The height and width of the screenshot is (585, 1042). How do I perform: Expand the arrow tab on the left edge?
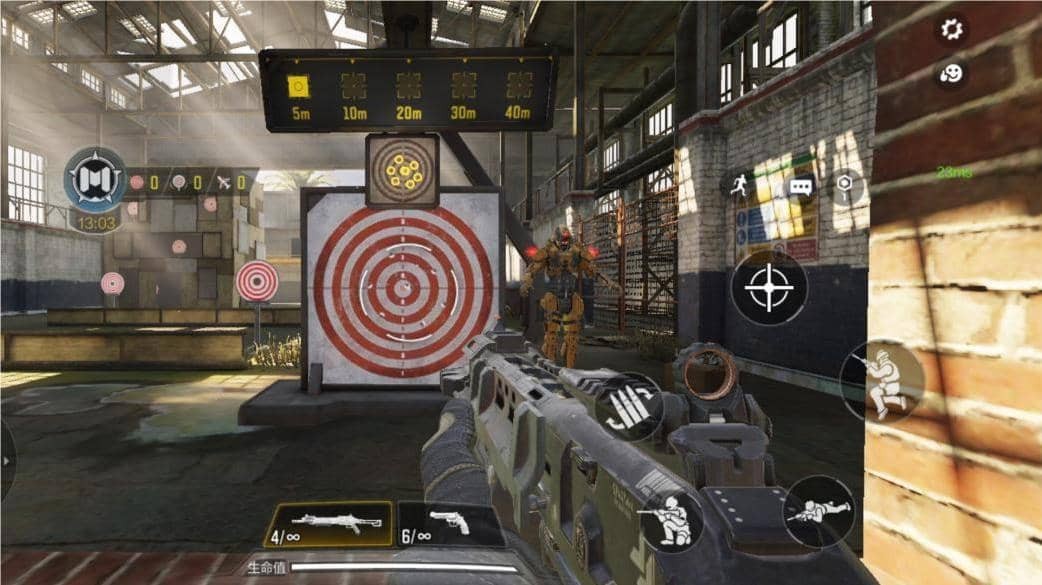7,460
